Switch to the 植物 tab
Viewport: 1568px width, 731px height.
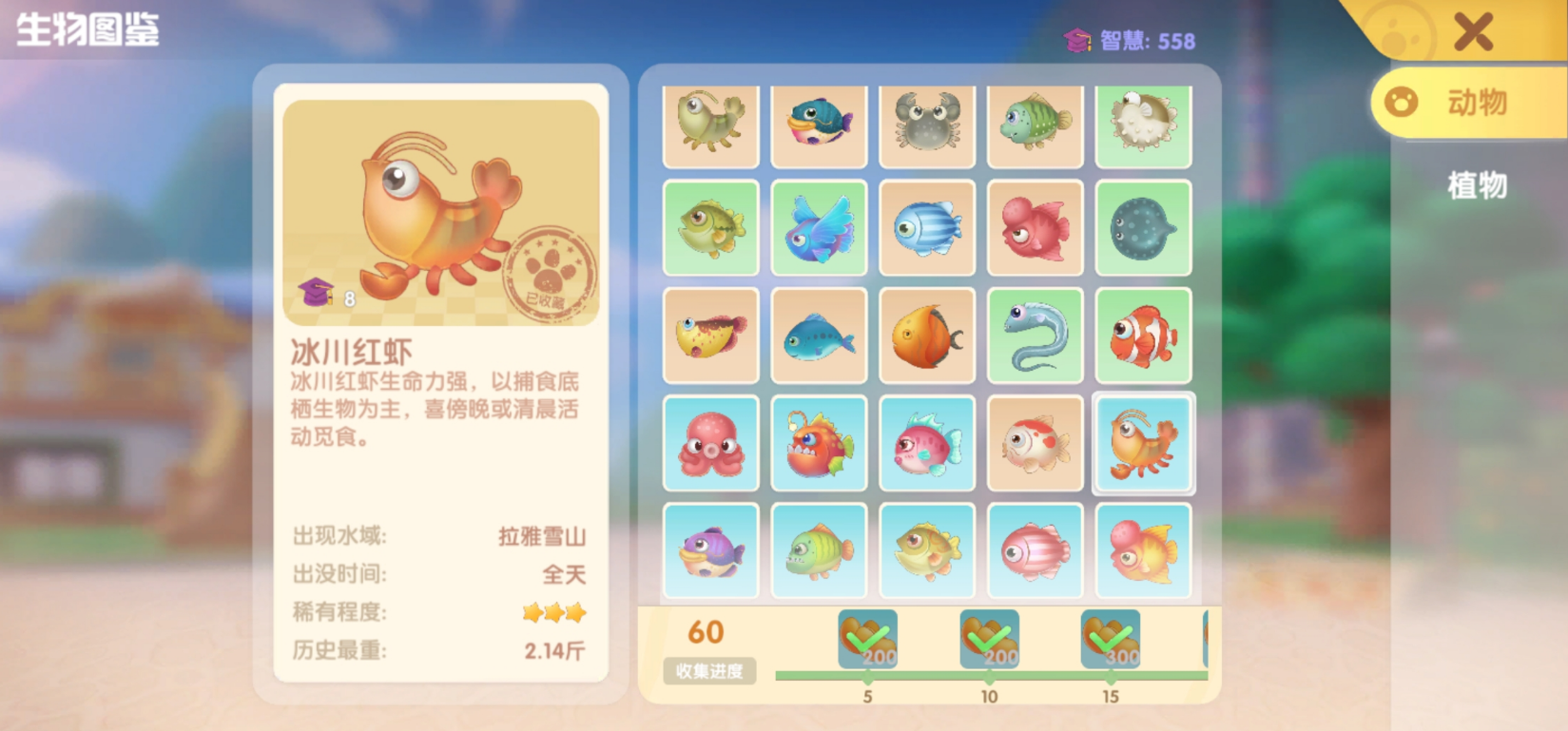coord(1479,188)
